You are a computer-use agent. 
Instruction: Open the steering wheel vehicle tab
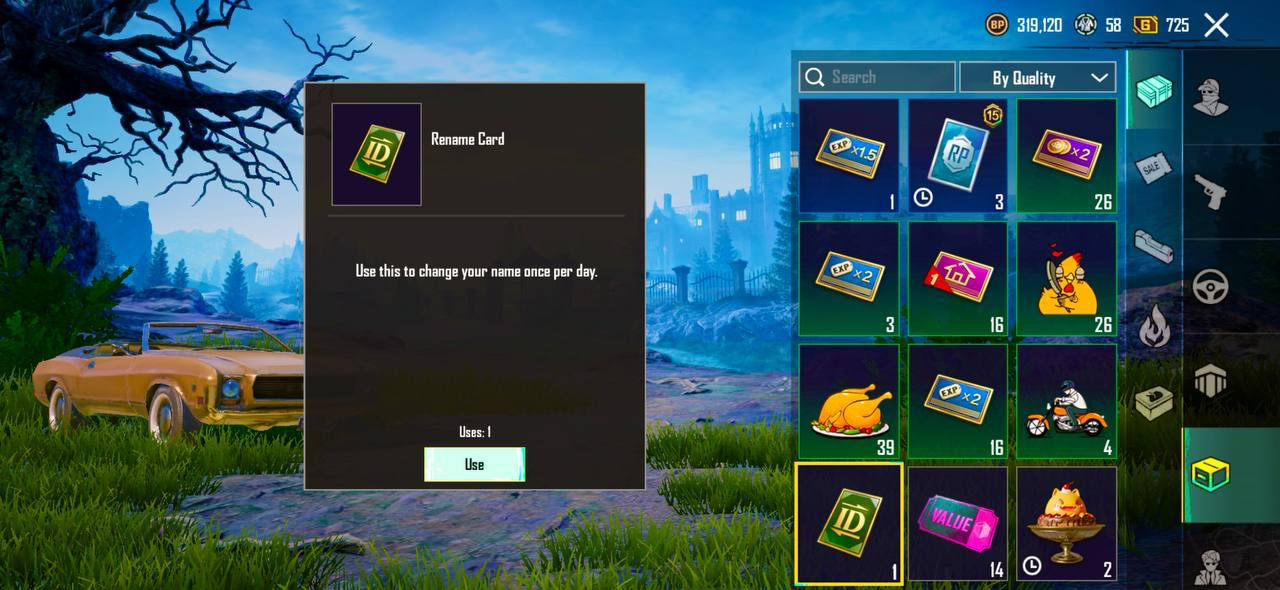tap(1210, 287)
